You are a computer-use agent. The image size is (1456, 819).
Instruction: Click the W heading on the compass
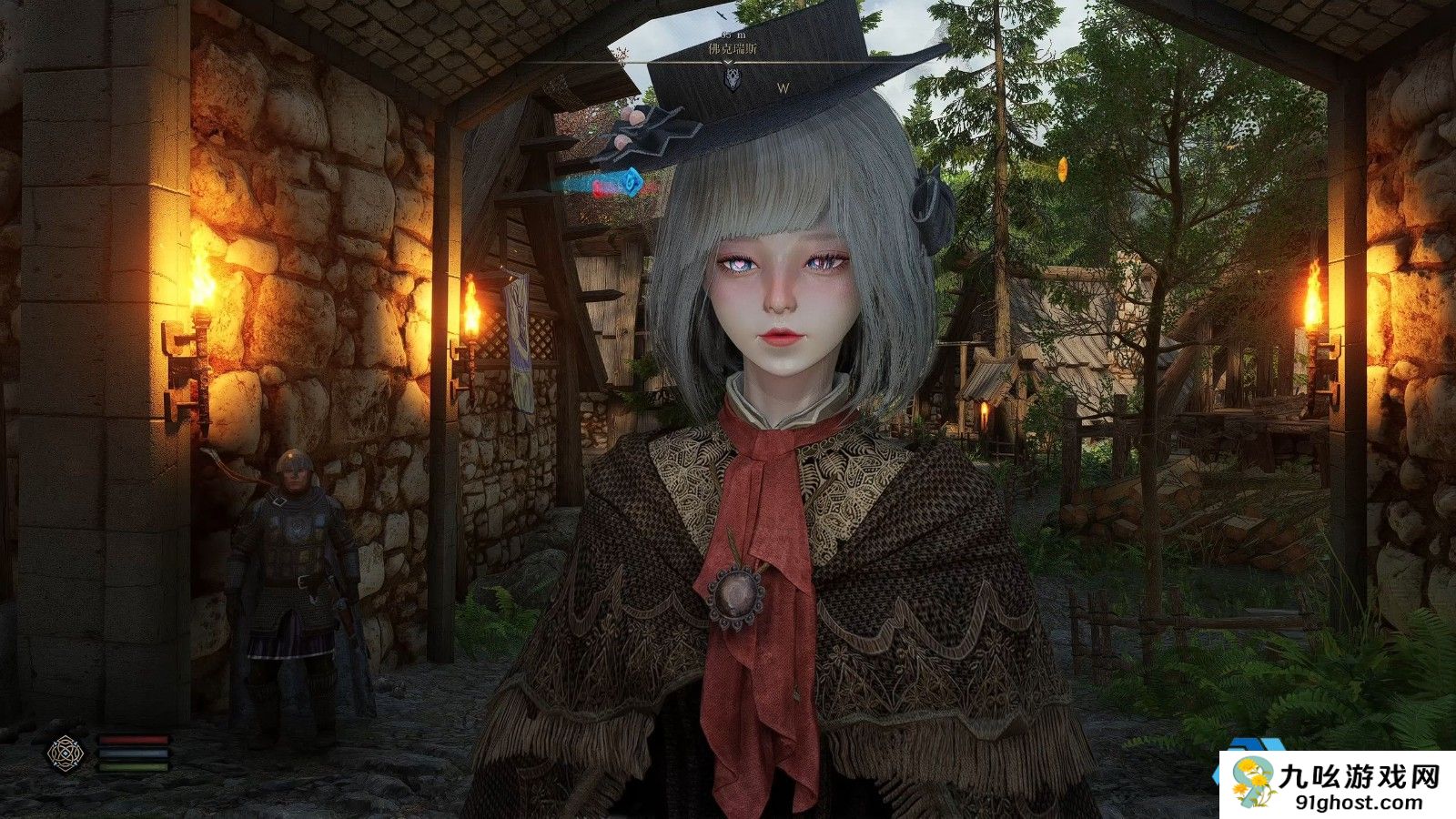[x=783, y=88]
